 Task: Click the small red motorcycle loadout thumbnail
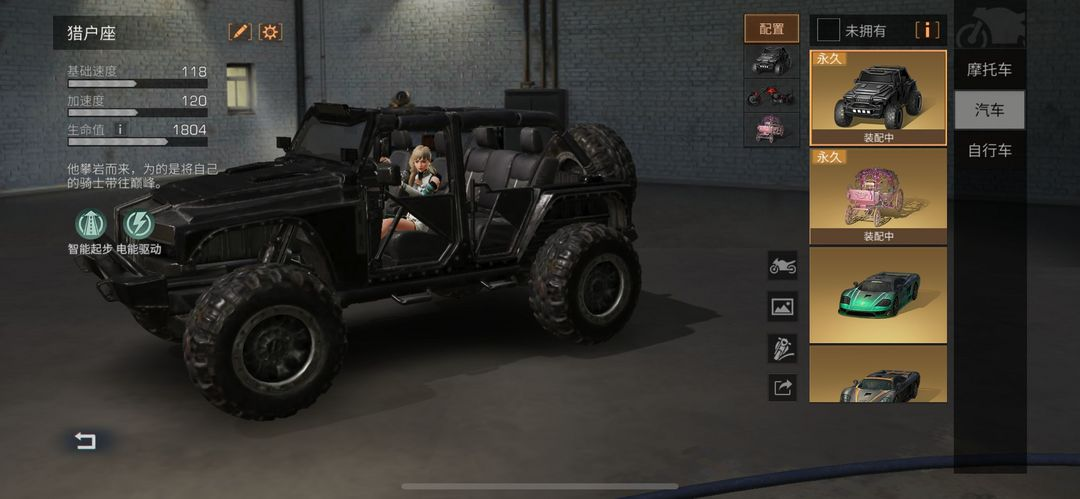point(771,96)
